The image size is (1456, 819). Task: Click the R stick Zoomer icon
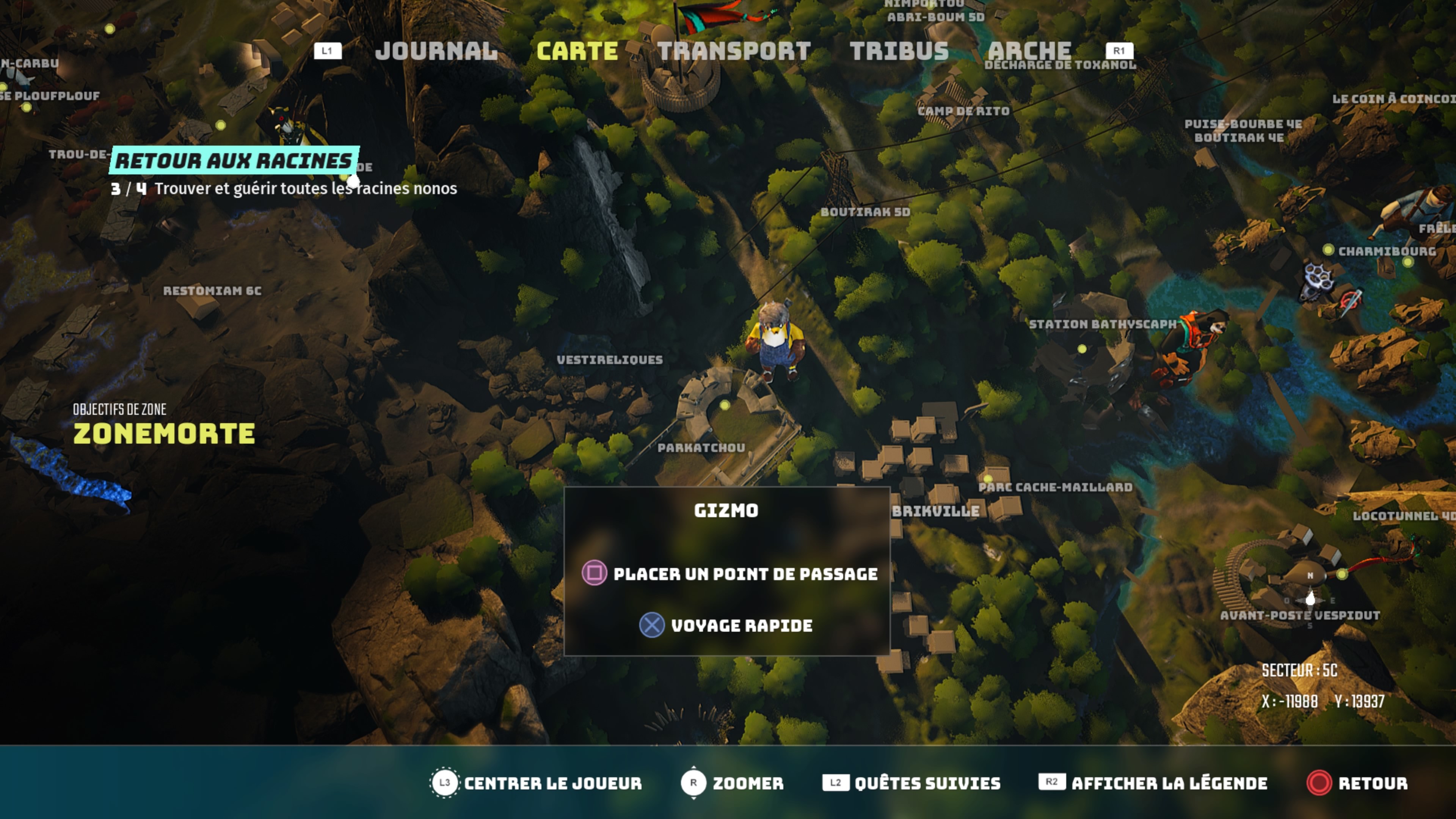point(694,784)
